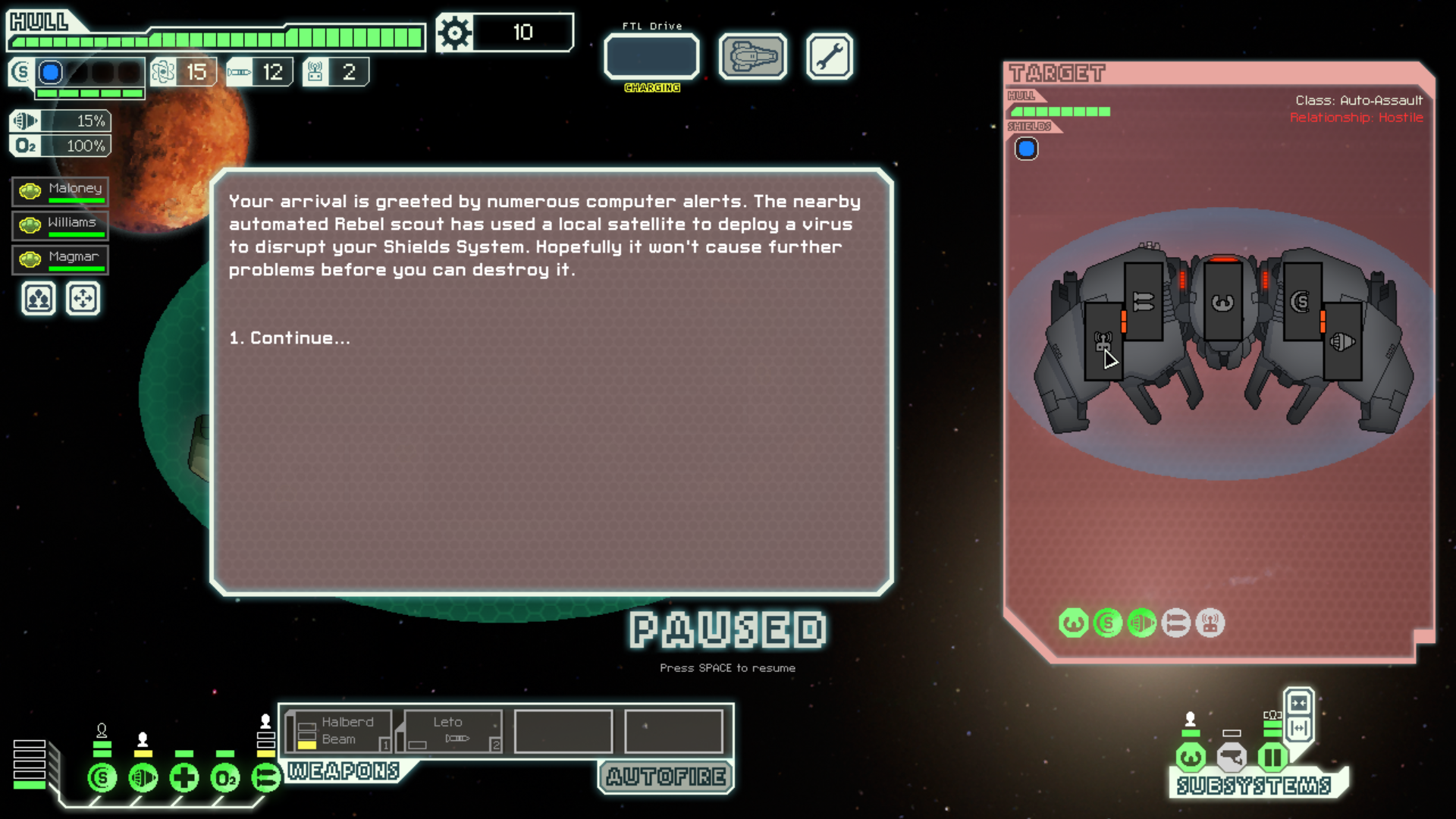Select crew member Magmar
1456x819 pixels.
point(61,259)
